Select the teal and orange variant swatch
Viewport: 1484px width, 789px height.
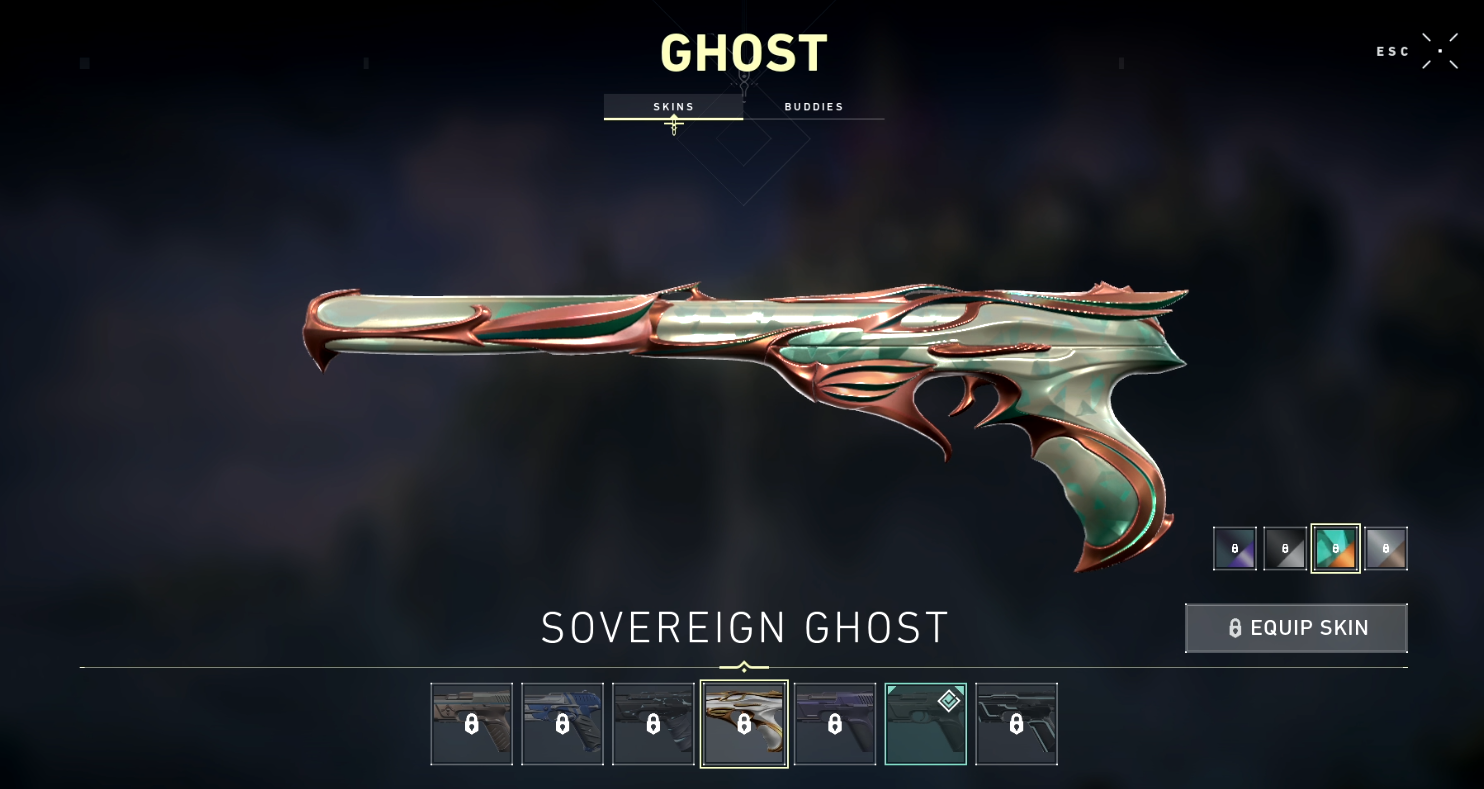[x=1336, y=548]
